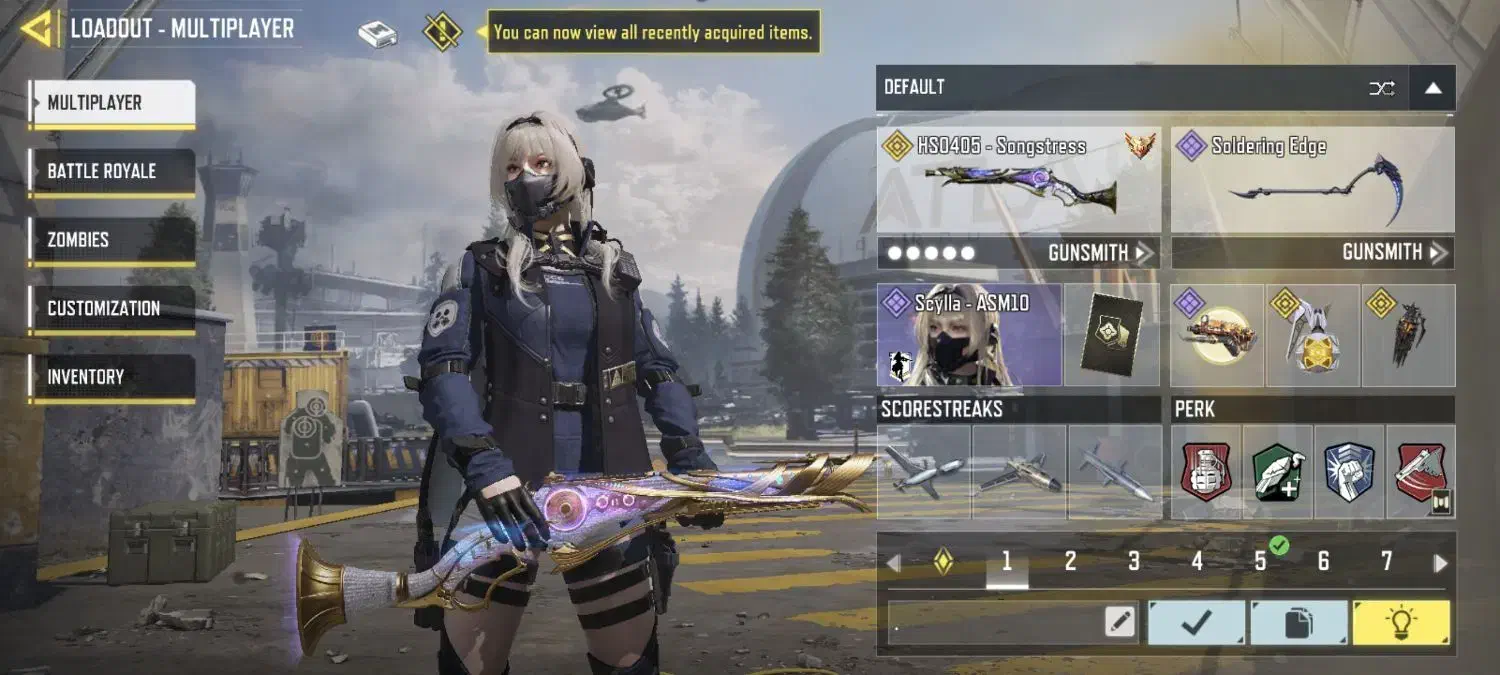Screen dimensions: 1500x675
Task: Select the Scylla - ASM10 operator
Action: pos(968,336)
